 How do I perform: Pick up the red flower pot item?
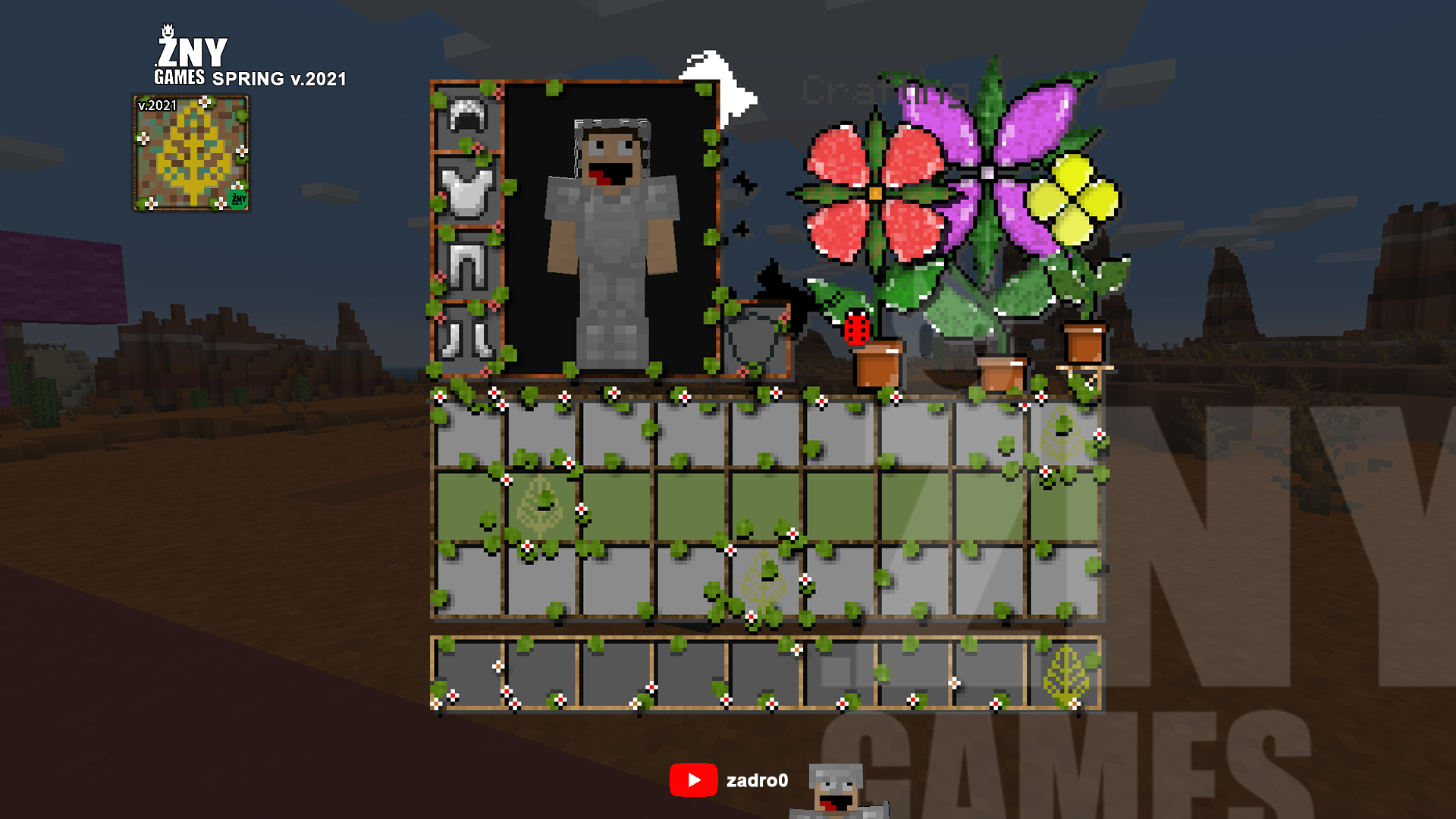coord(878,368)
